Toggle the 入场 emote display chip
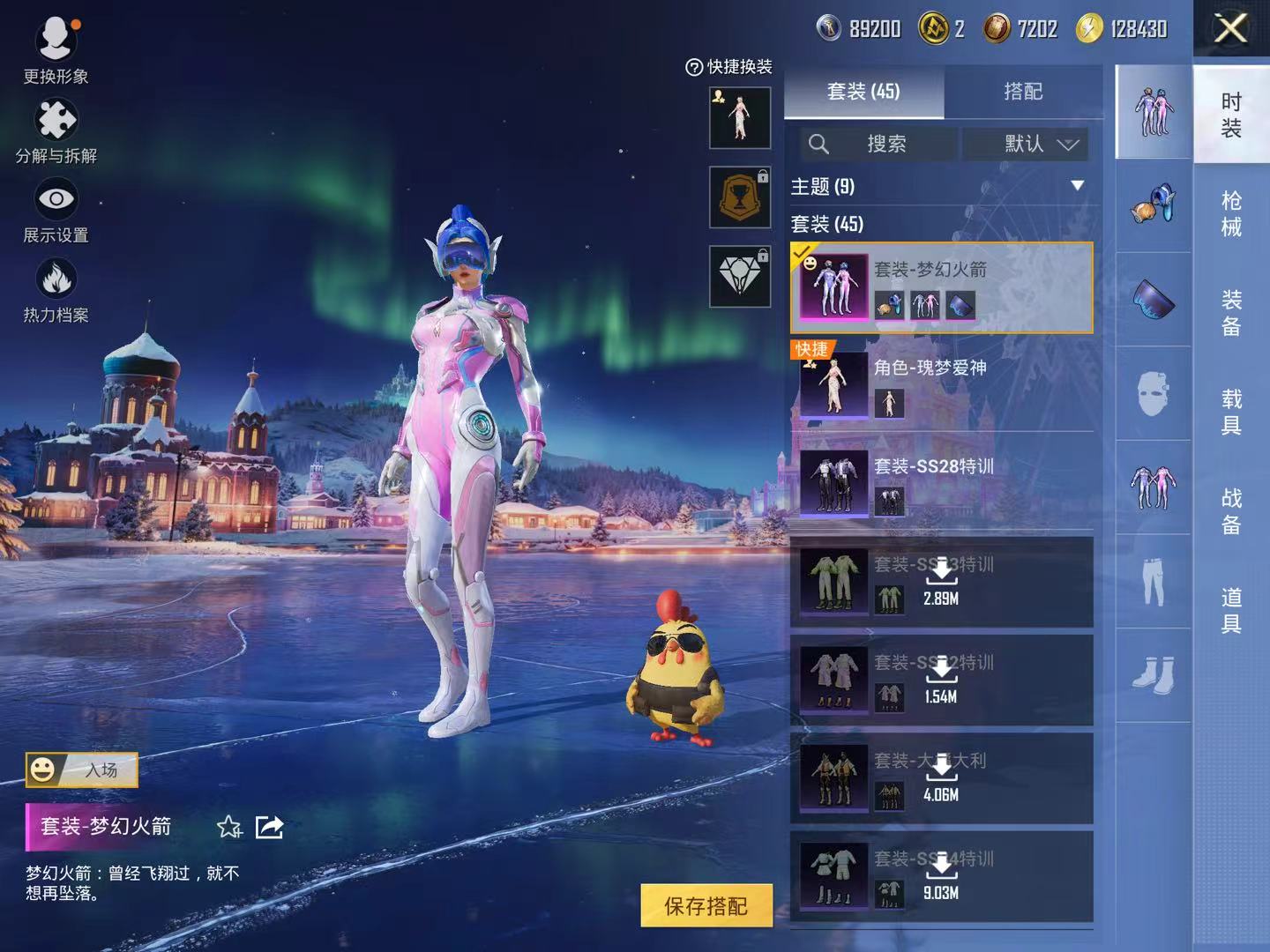Image resolution: width=1270 pixels, height=952 pixels. coord(82,768)
